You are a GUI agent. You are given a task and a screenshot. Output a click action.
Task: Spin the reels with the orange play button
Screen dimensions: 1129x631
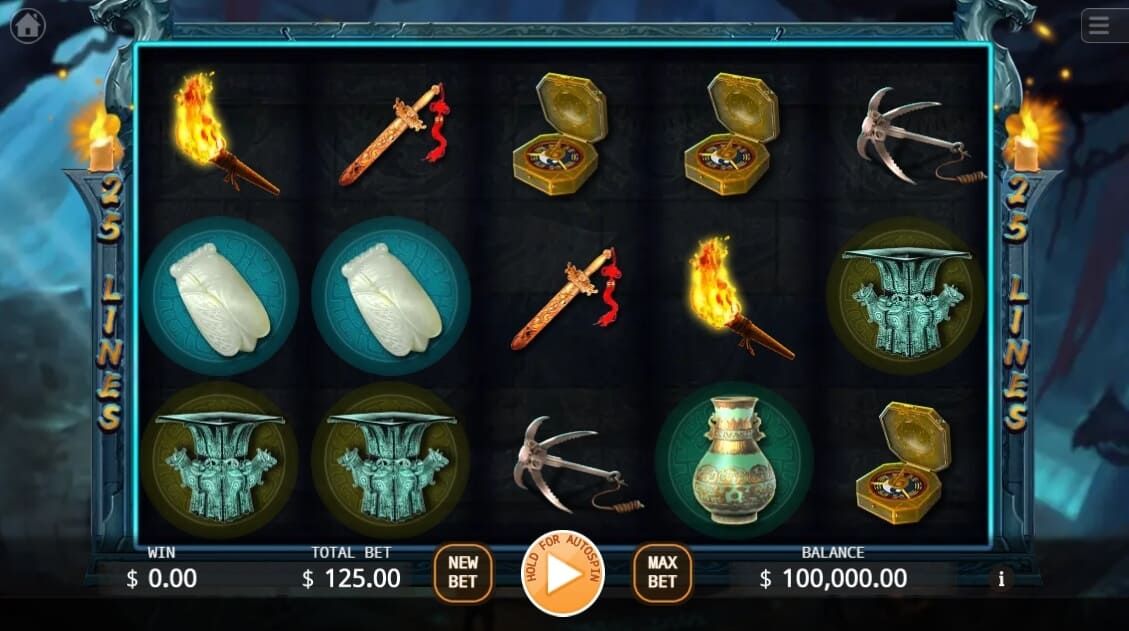(563, 574)
